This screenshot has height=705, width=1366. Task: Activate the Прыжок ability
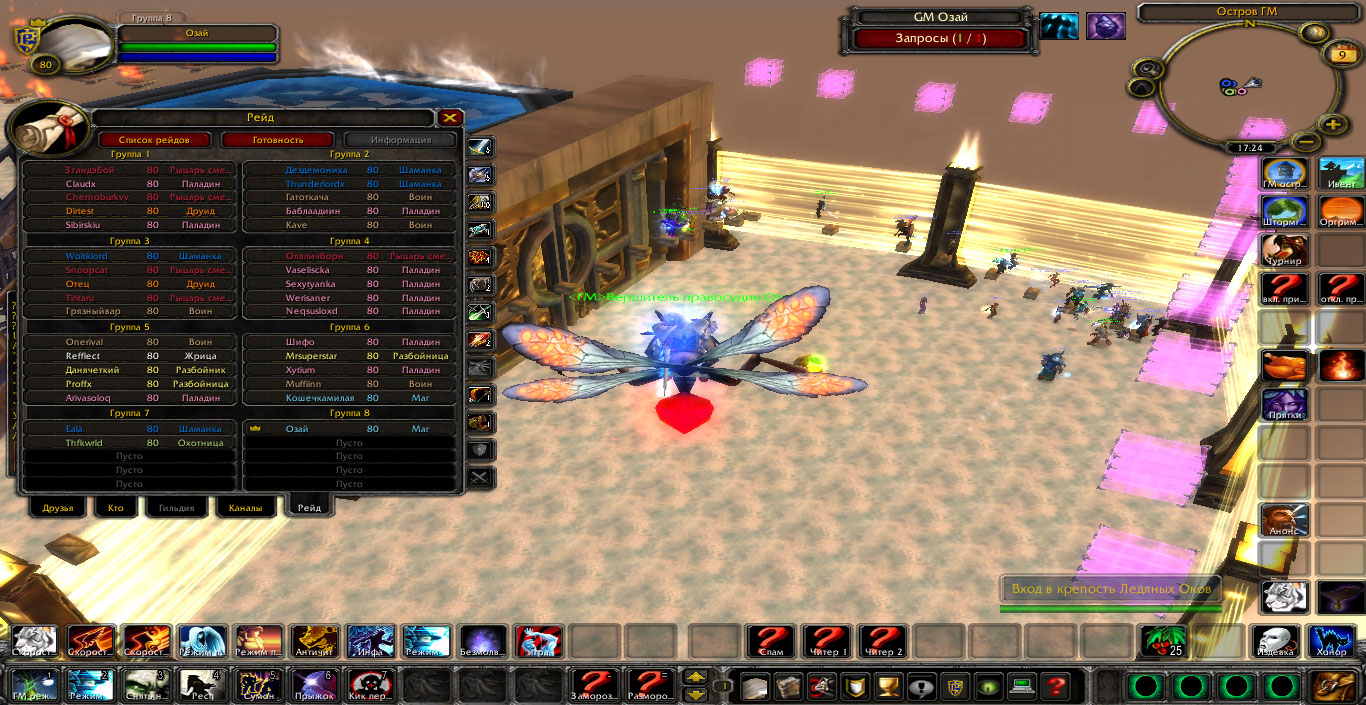click(314, 686)
